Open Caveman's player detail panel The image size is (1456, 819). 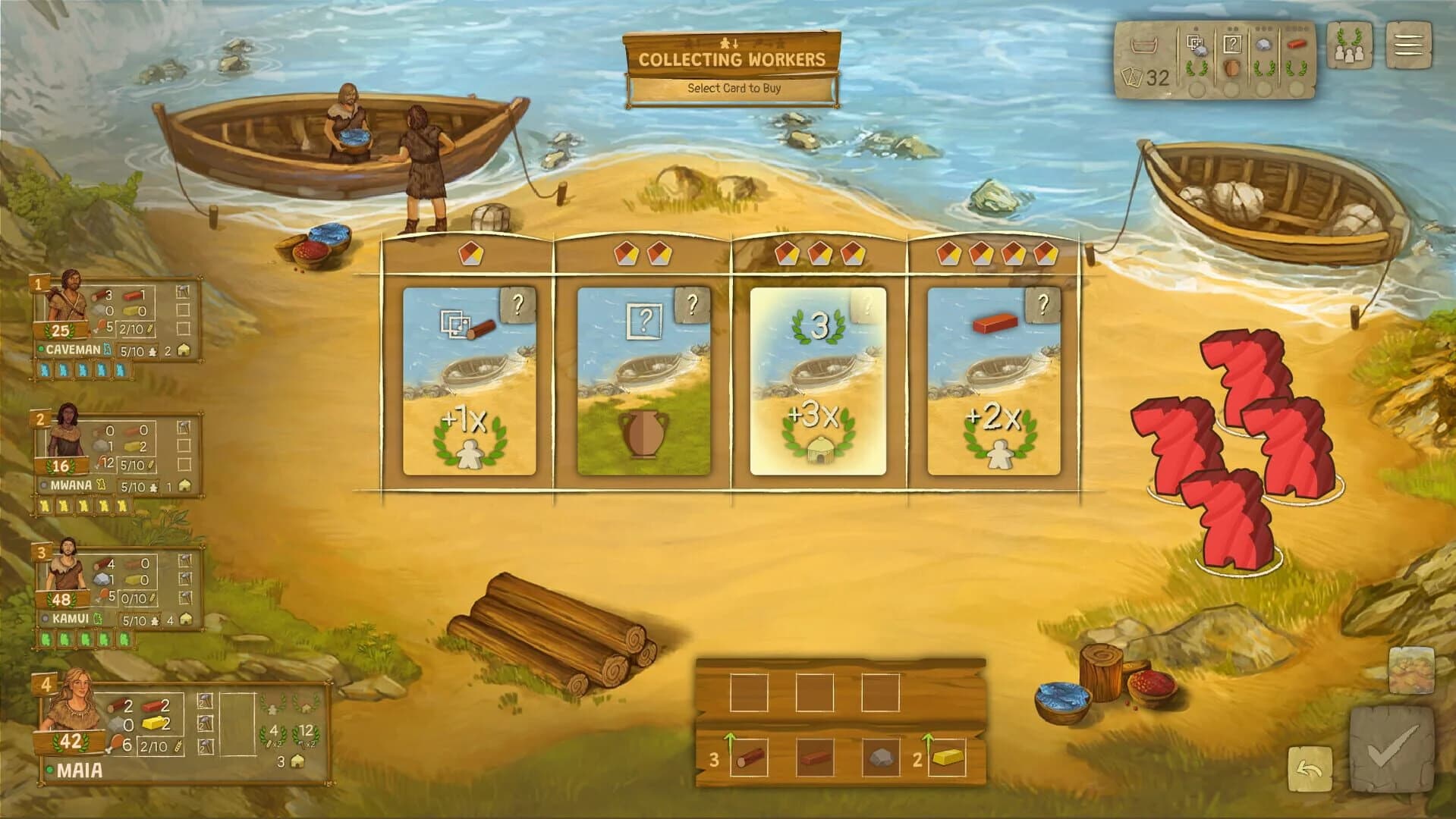click(64, 303)
